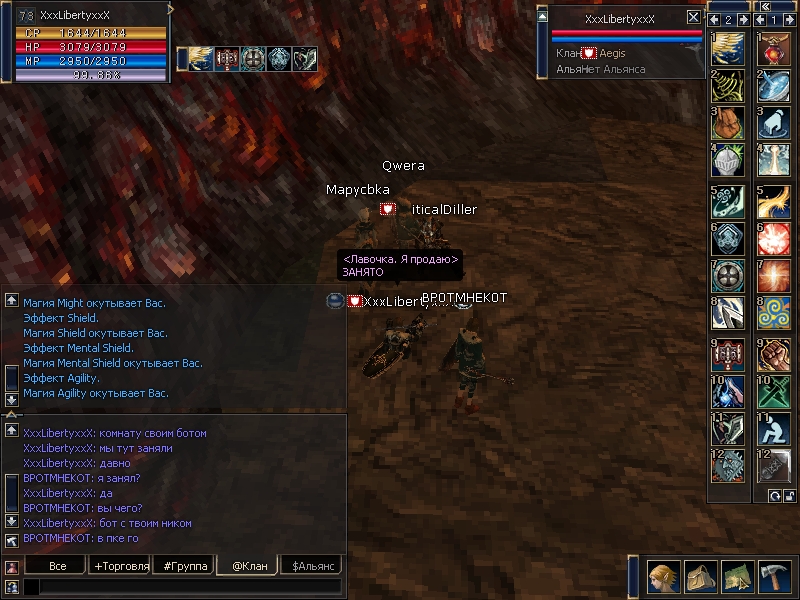Activate the round cross shield skill
800x600 pixels.
728,276
